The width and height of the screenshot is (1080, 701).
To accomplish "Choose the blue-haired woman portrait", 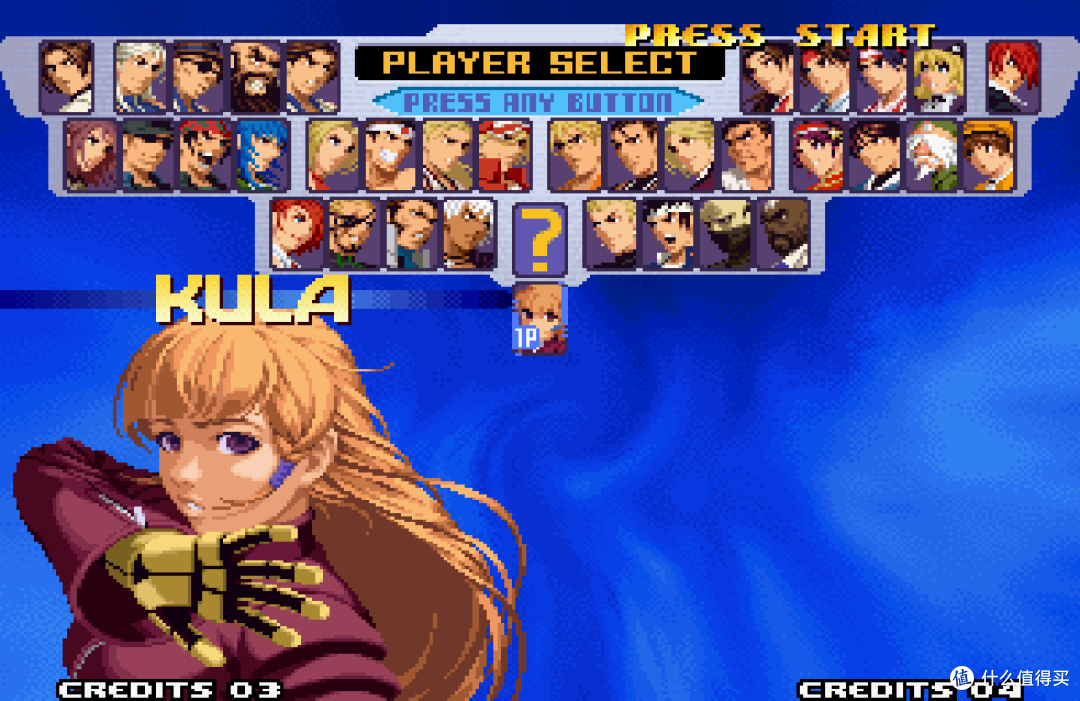I will point(263,155).
